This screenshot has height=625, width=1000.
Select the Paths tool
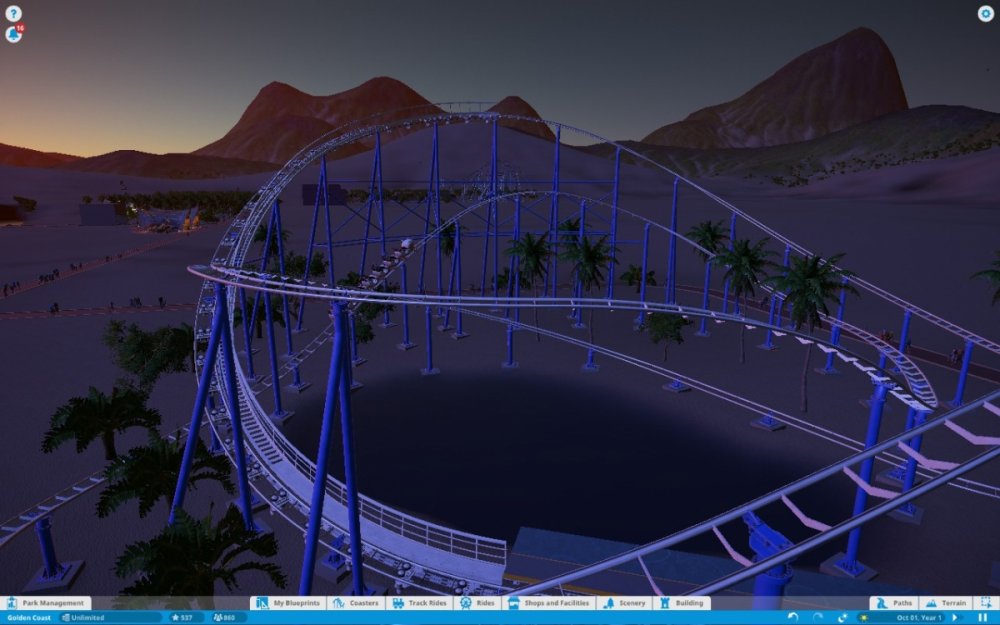pyautogui.click(x=895, y=603)
